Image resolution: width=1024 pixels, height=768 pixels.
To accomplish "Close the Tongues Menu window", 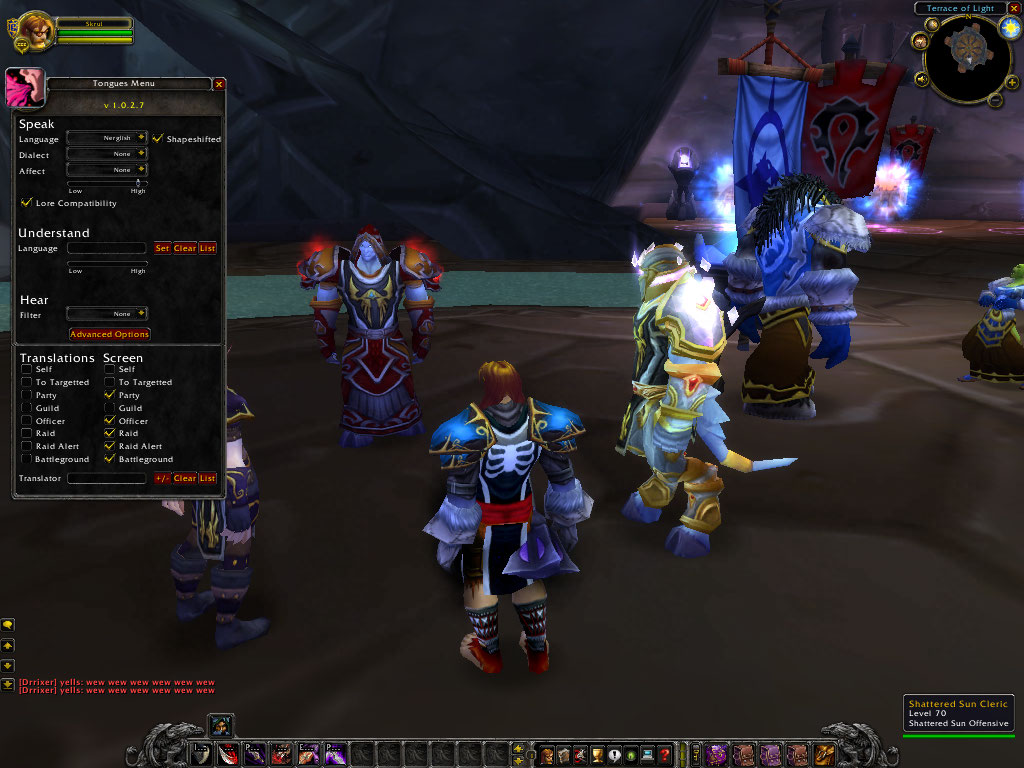I will point(218,84).
